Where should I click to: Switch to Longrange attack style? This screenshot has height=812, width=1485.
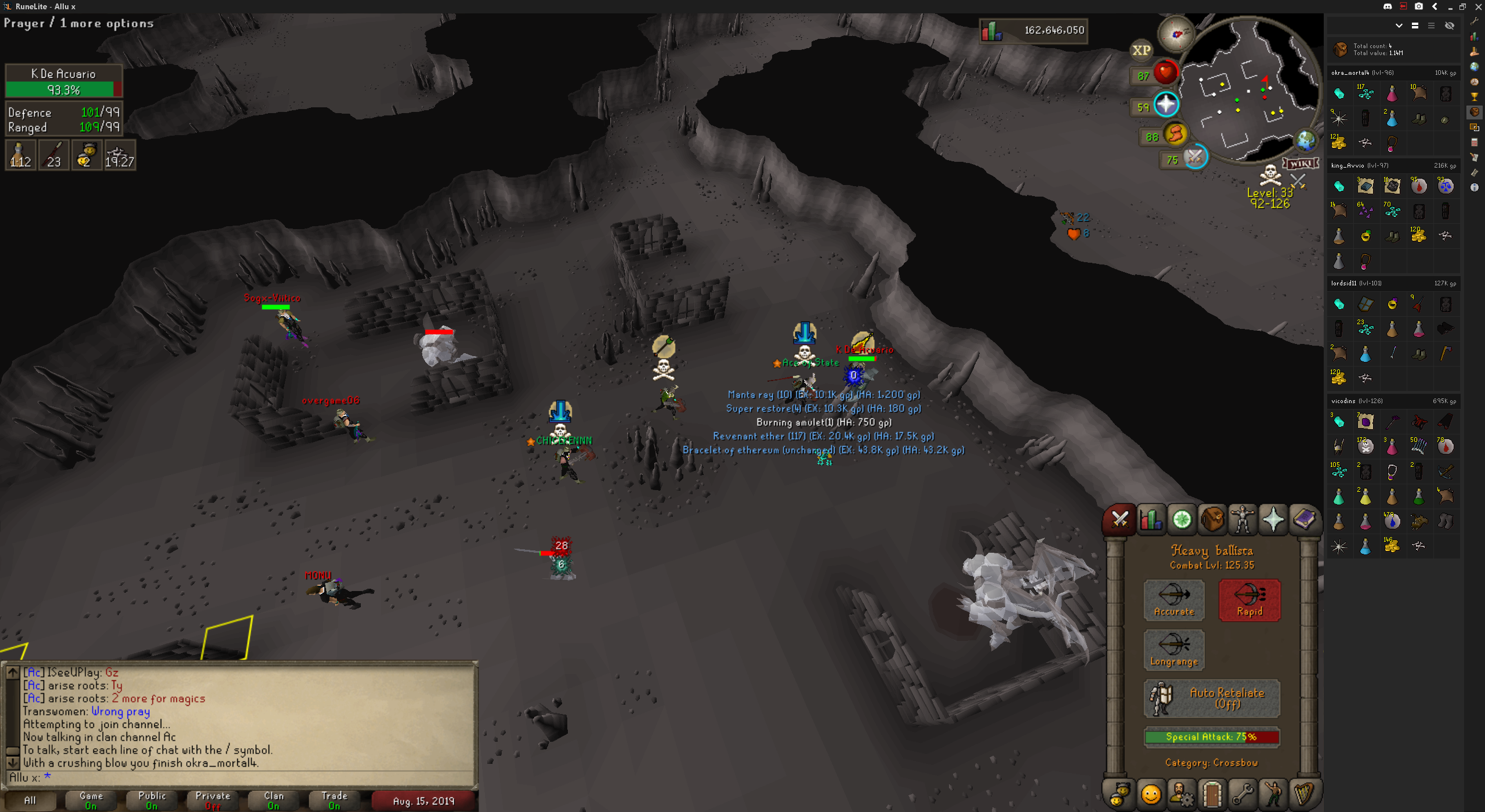(1173, 650)
